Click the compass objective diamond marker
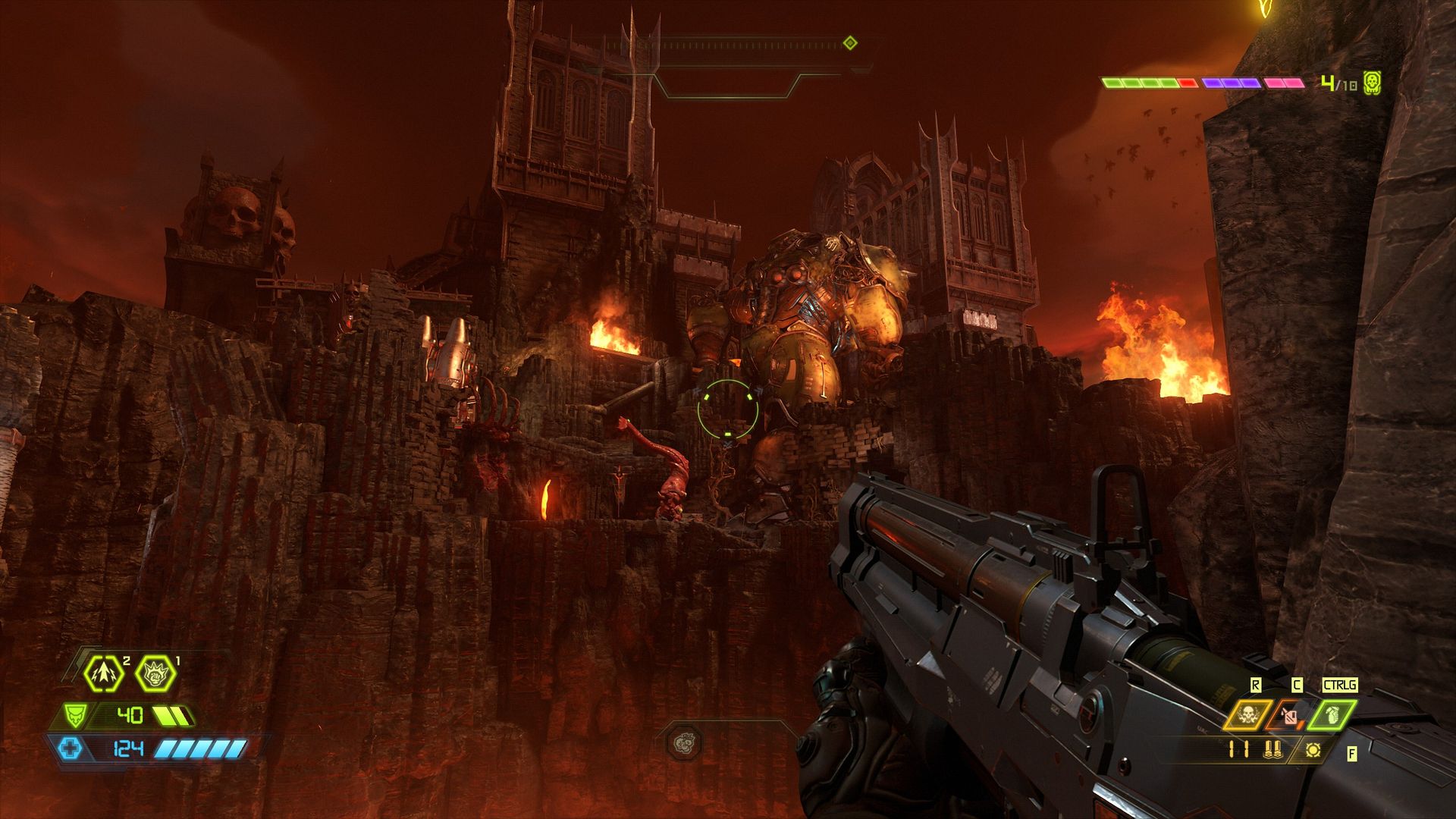This screenshot has height=819, width=1456. pyautogui.click(x=850, y=43)
